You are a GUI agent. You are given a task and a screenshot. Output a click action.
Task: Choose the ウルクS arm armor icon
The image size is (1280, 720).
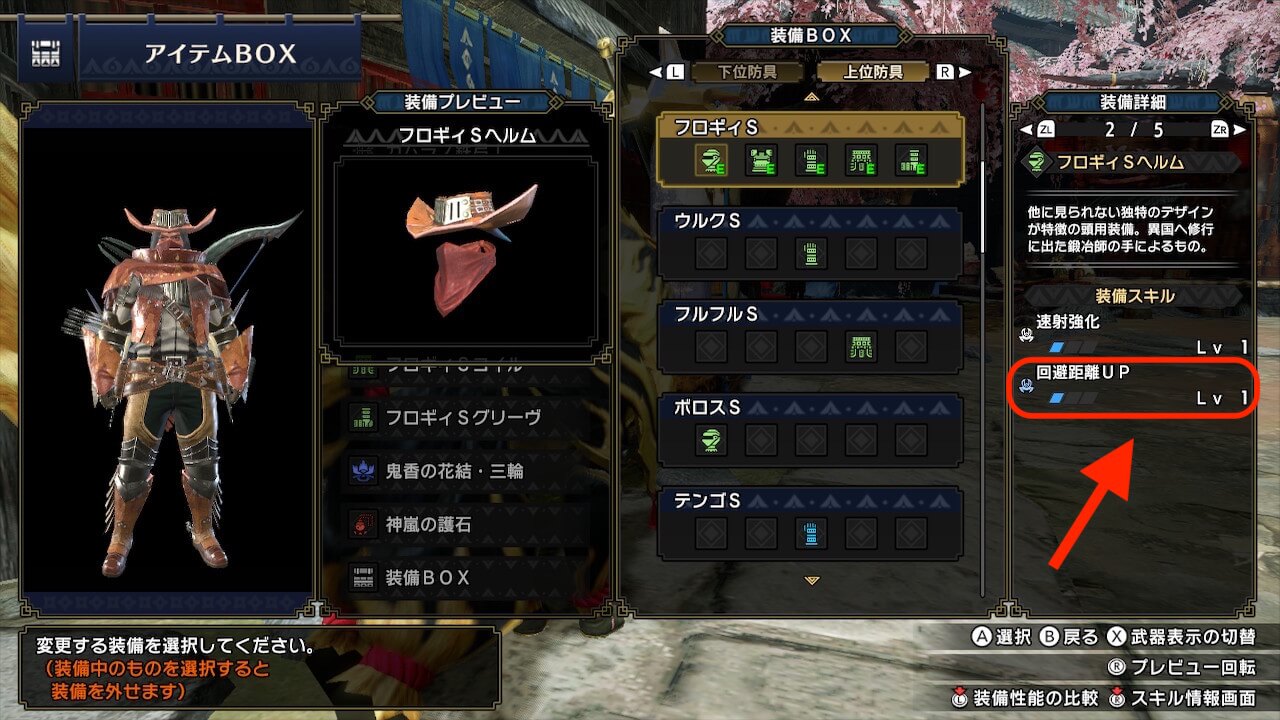811,253
